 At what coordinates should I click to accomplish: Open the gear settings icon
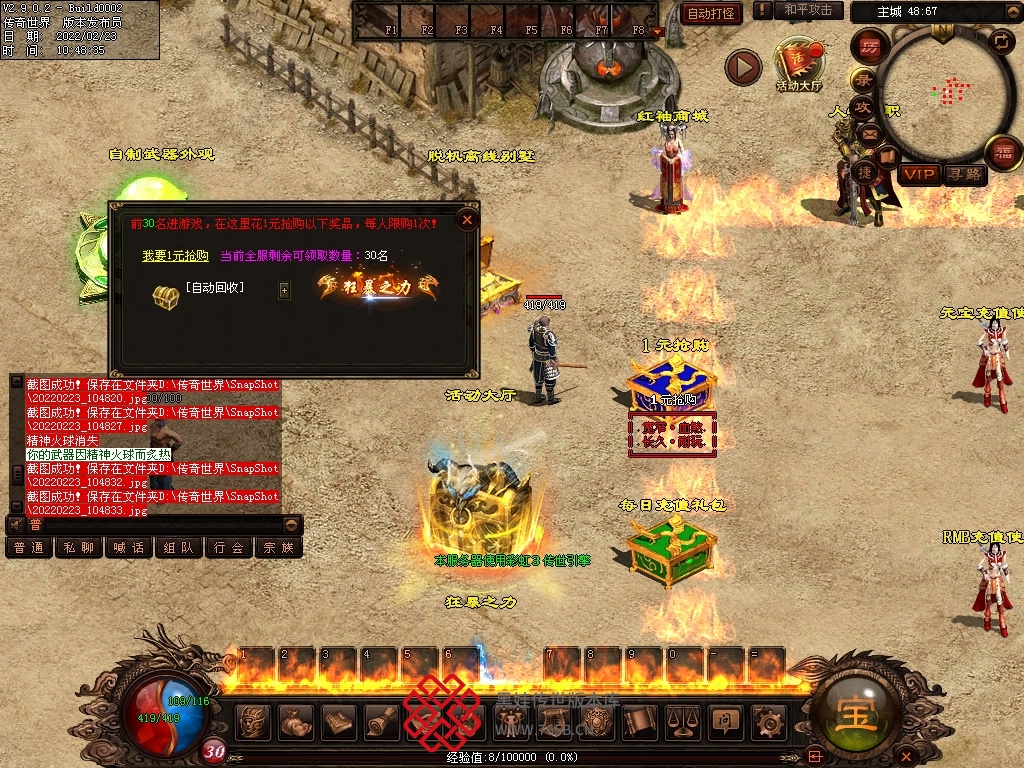(x=769, y=720)
